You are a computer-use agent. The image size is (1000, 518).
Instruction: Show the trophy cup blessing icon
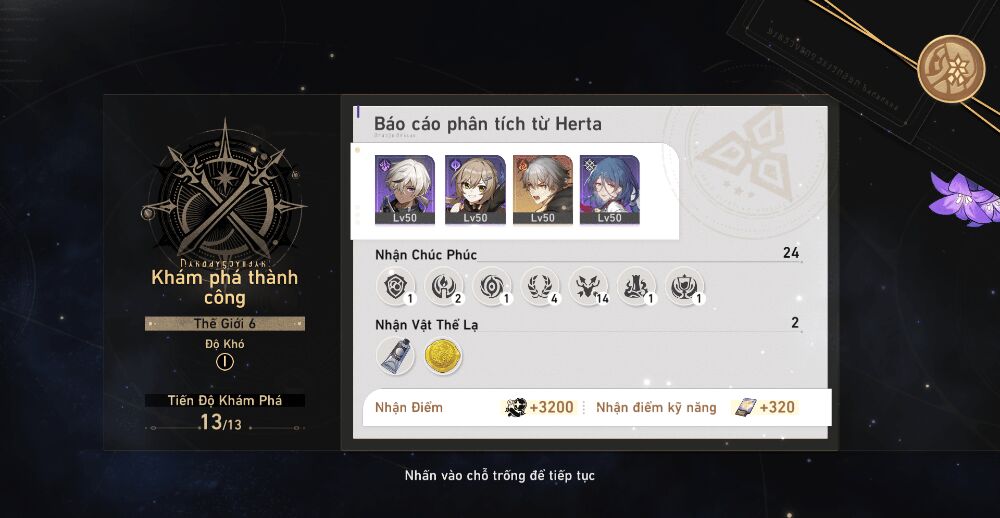pos(684,286)
